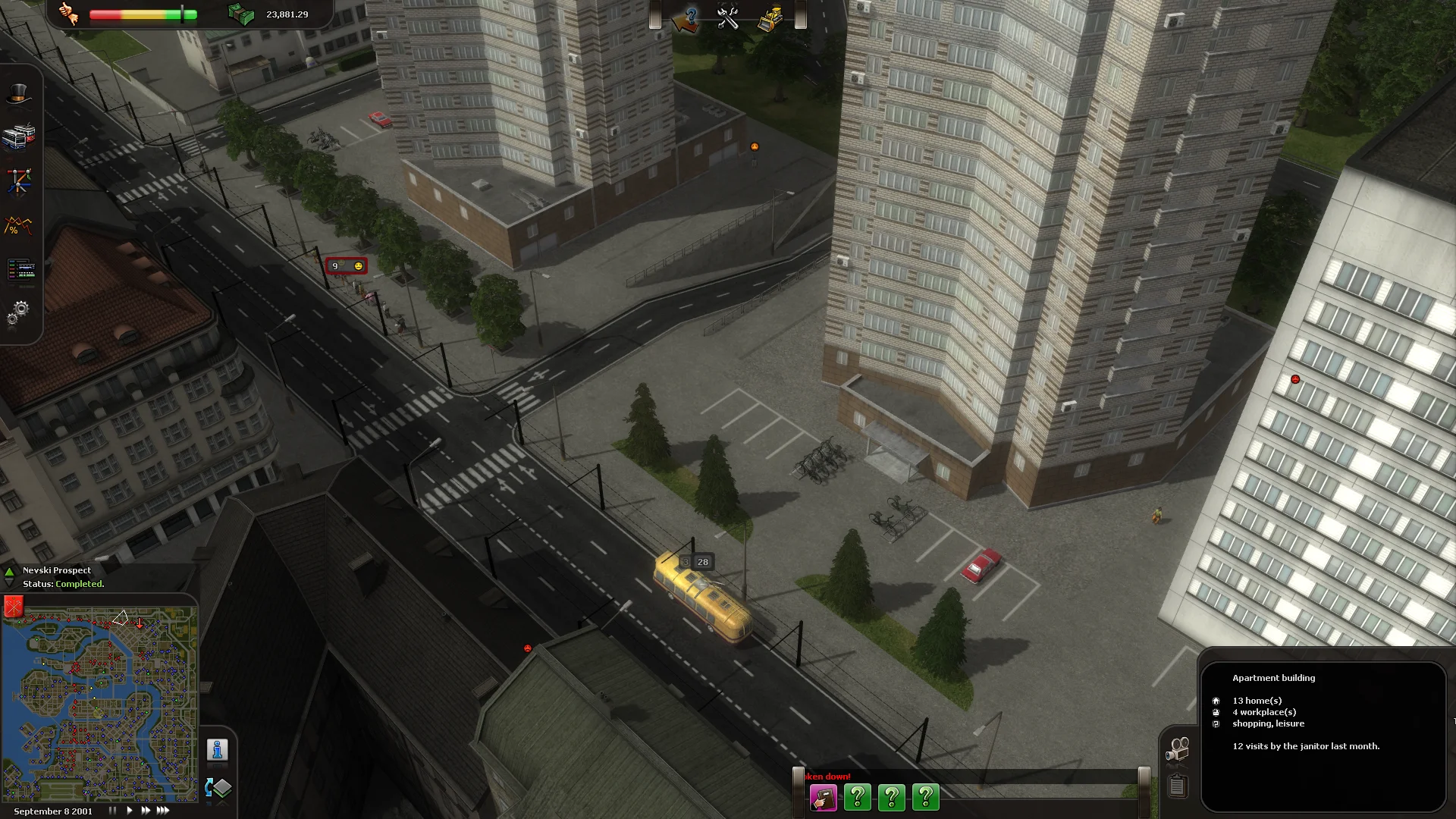Select the bulldozer construction tool

click(x=770, y=17)
